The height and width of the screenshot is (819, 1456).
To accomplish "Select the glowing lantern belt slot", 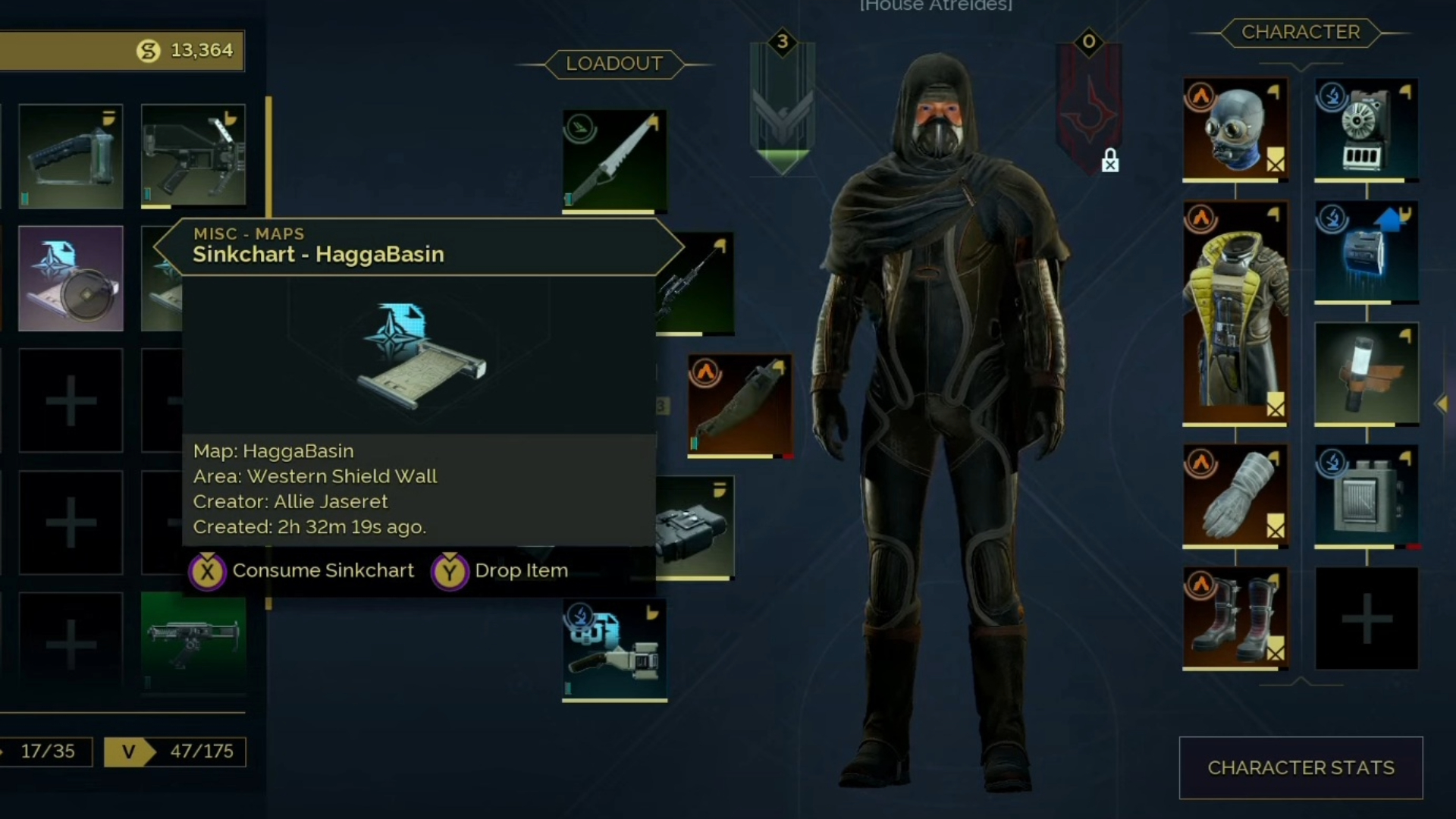I will point(1366,373).
